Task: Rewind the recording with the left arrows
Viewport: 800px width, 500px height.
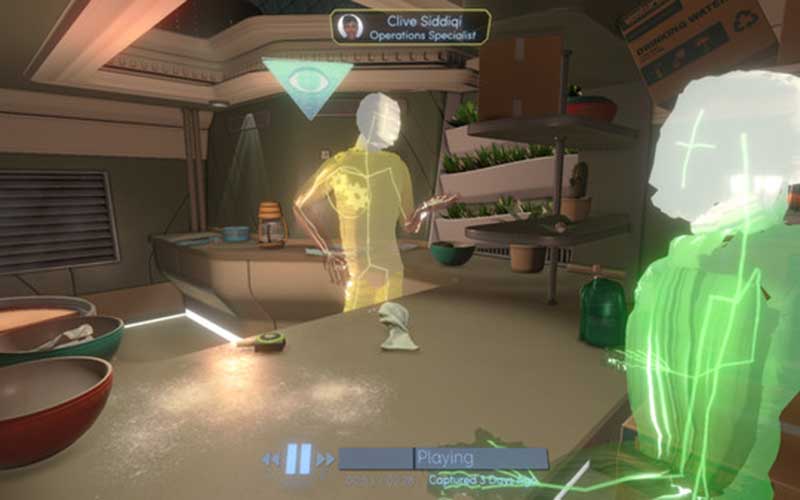Action: pyautogui.click(x=271, y=460)
